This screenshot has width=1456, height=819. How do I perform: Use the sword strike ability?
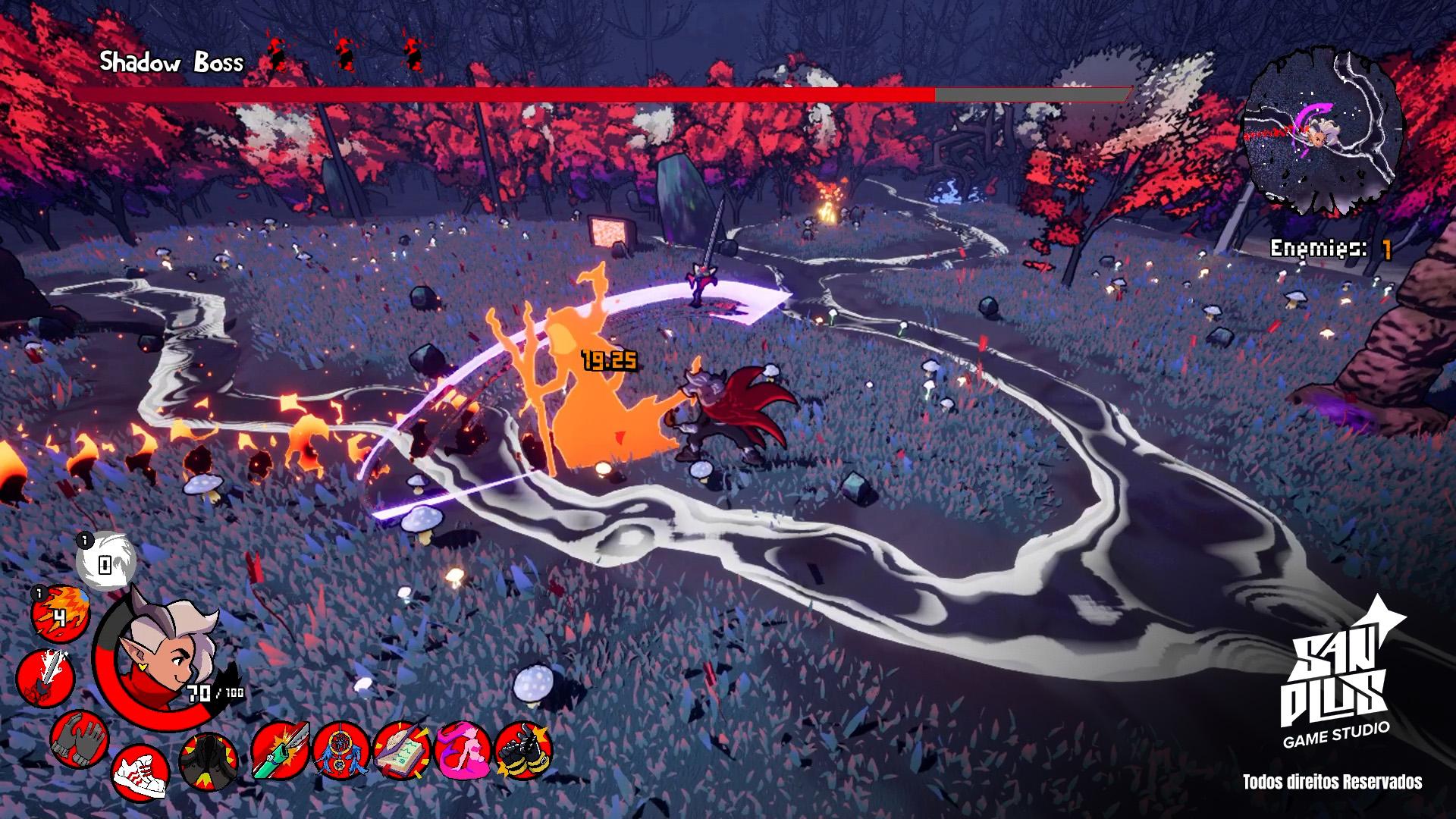coord(44,676)
